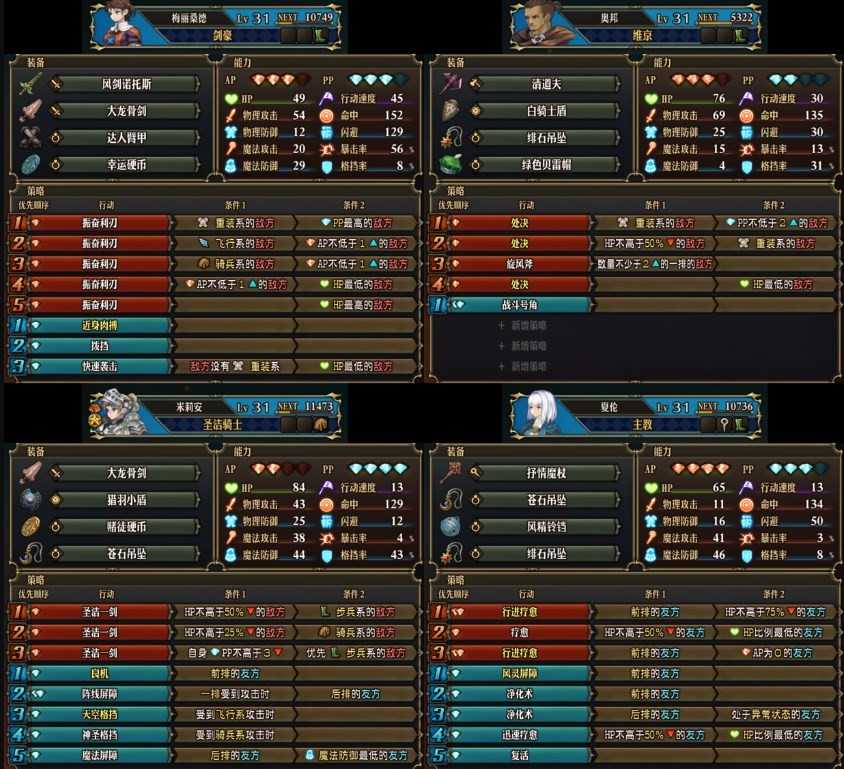
Task: Select the 良机 tactic row
Action: (x=98, y=674)
